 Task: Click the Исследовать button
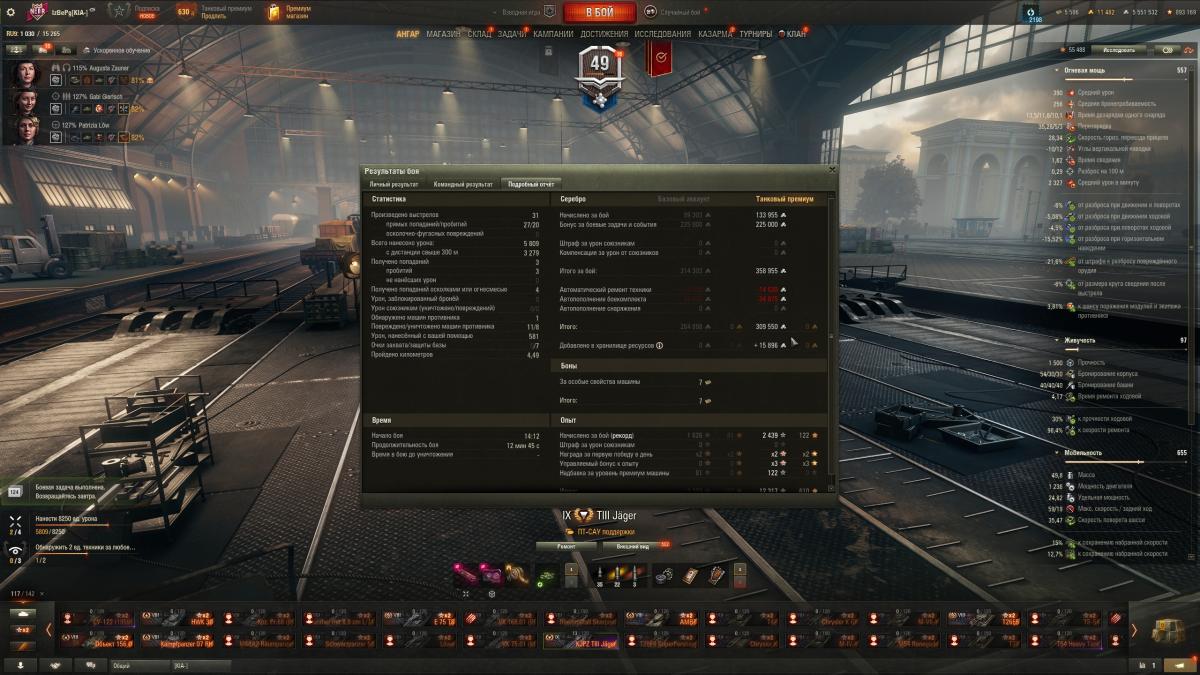[x=1118, y=49]
